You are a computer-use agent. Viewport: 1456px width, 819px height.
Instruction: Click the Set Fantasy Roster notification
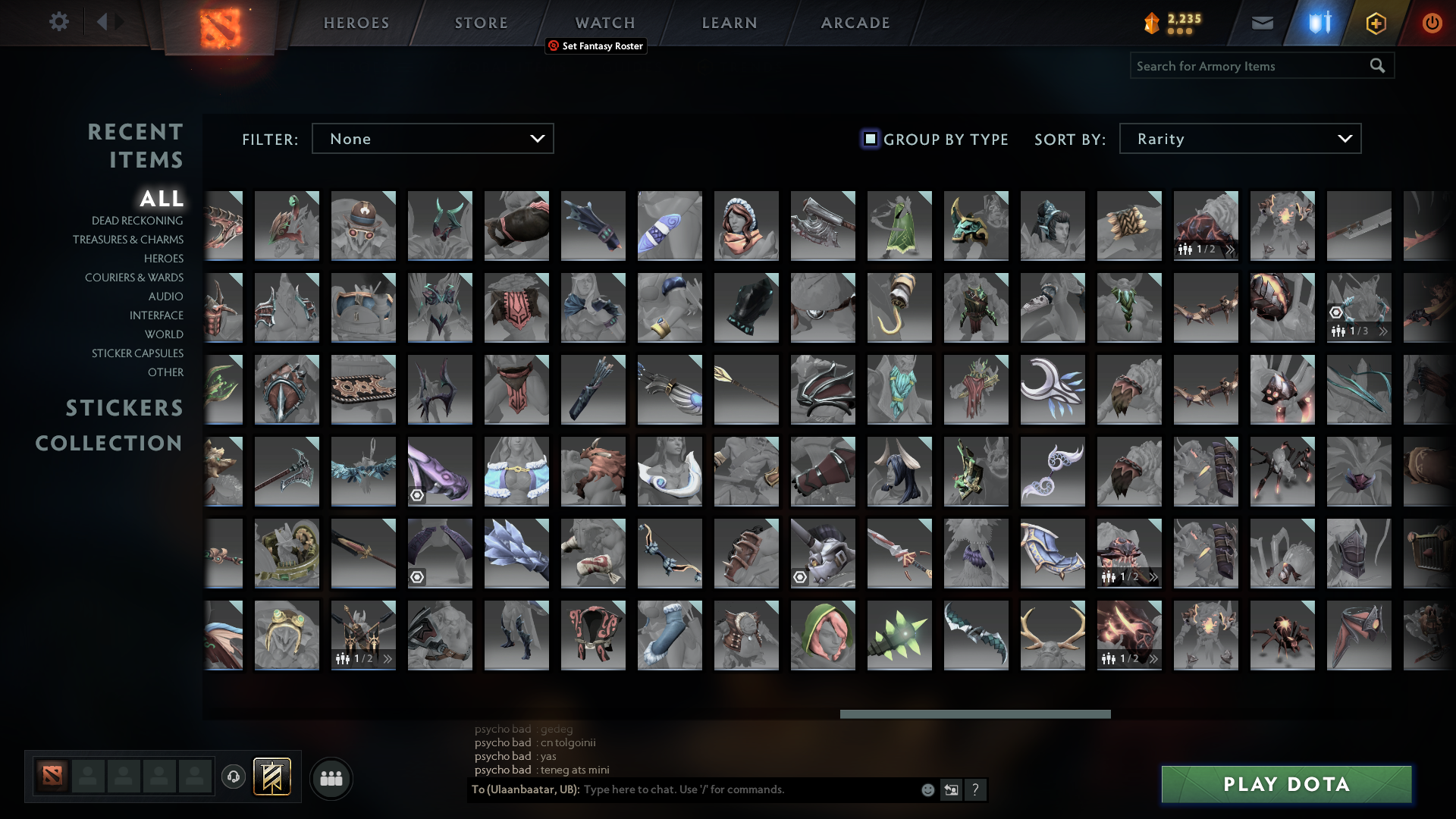(x=596, y=46)
